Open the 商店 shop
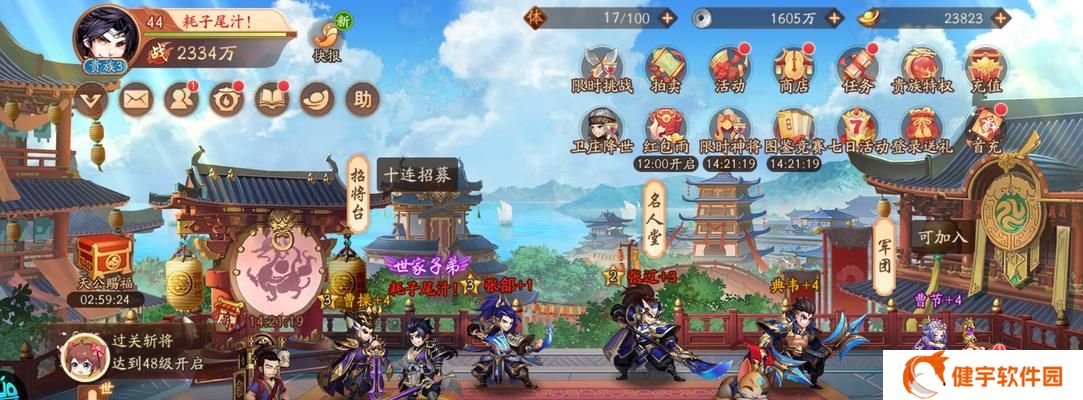The image size is (1083, 400). tap(790, 70)
